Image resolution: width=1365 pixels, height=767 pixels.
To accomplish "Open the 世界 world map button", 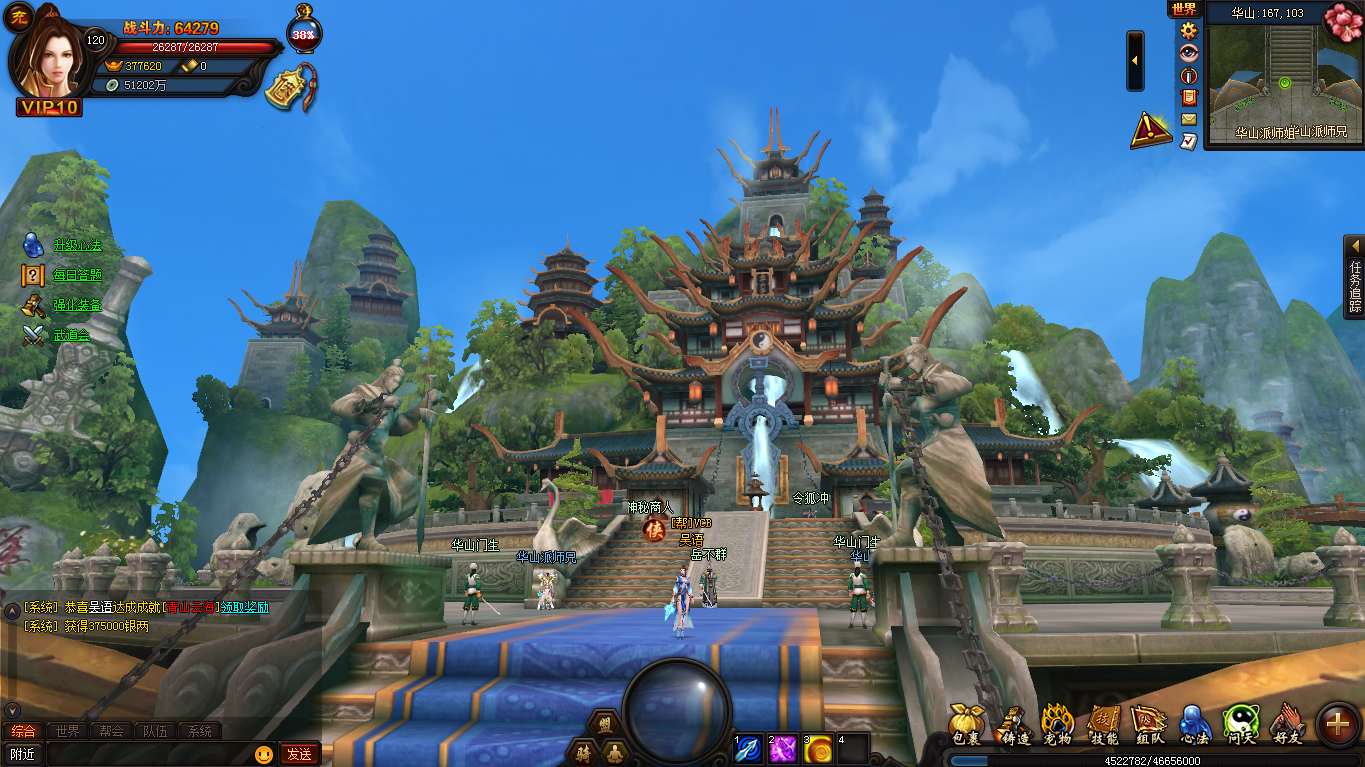I will (x=1184, y=9).
